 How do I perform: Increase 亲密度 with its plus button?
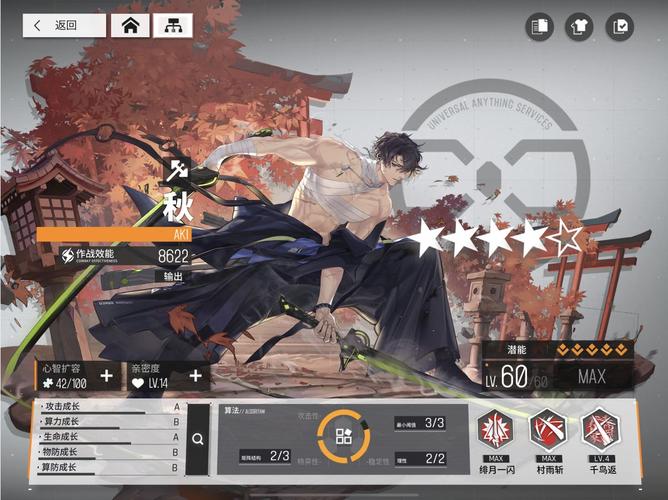195,376
